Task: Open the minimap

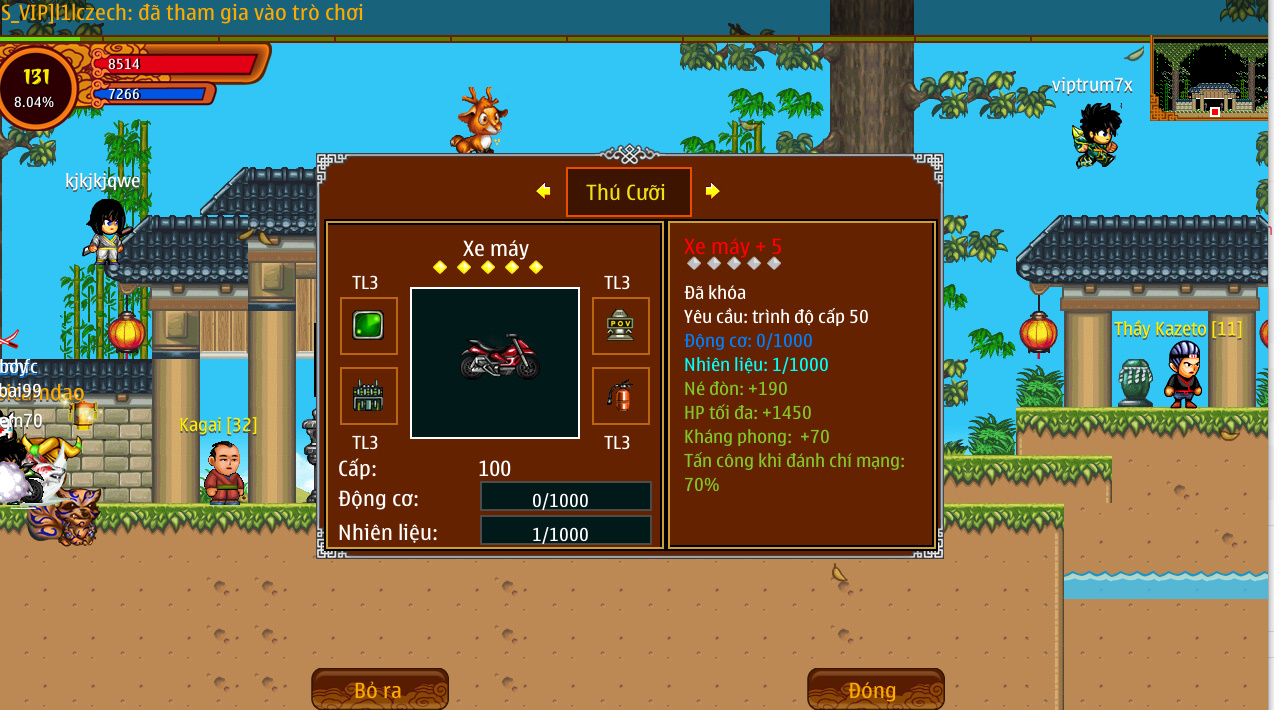Action: click(x=1211, y=79)
